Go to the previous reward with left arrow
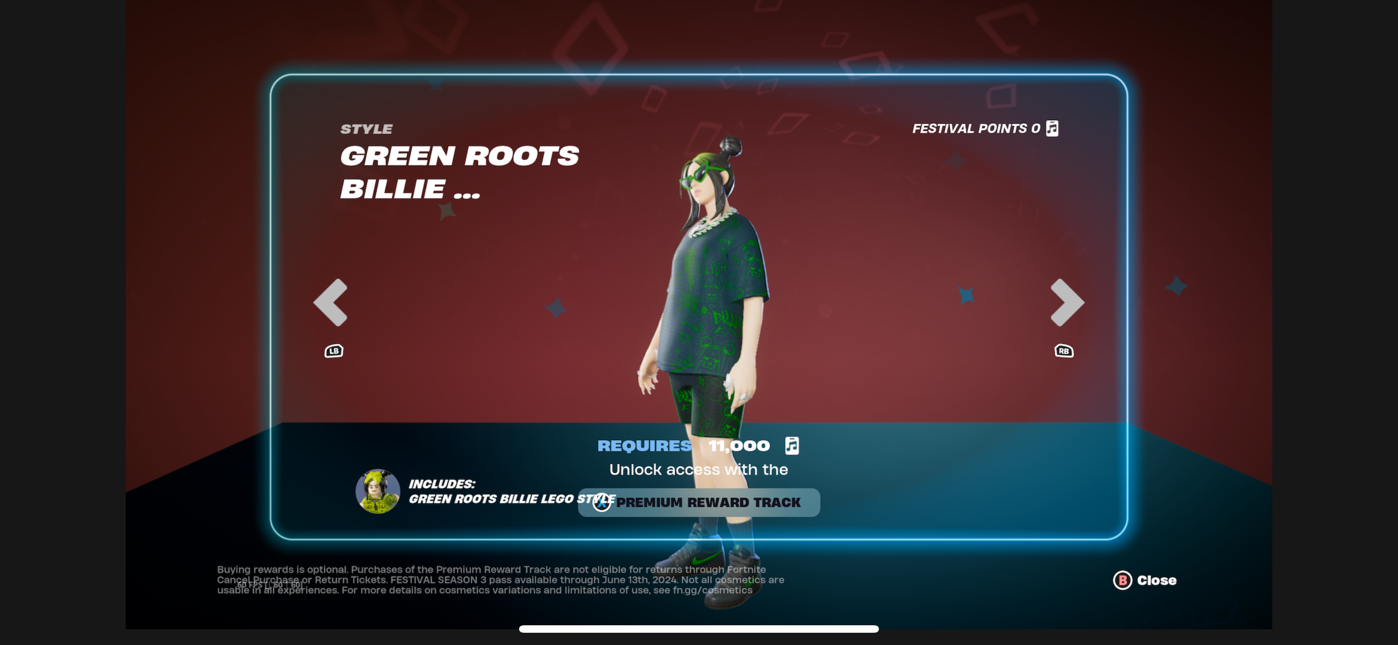The image size is (1398, 645). 331,302
